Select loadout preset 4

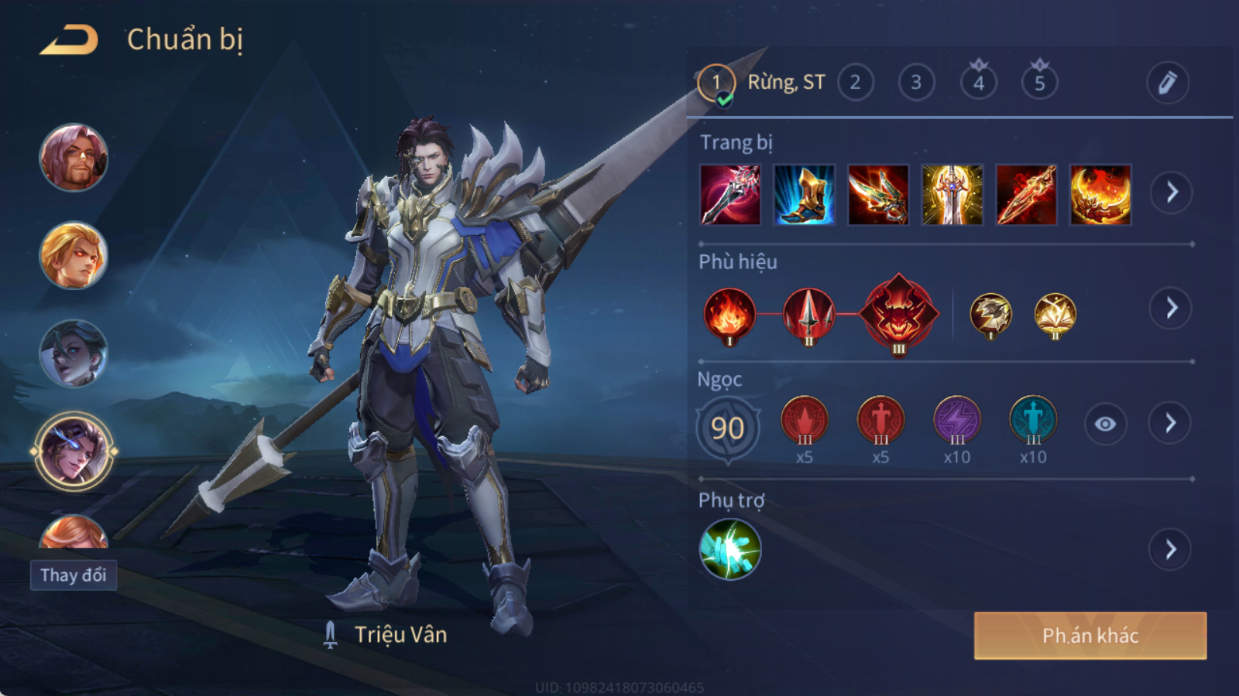click(x=978, y=83)
